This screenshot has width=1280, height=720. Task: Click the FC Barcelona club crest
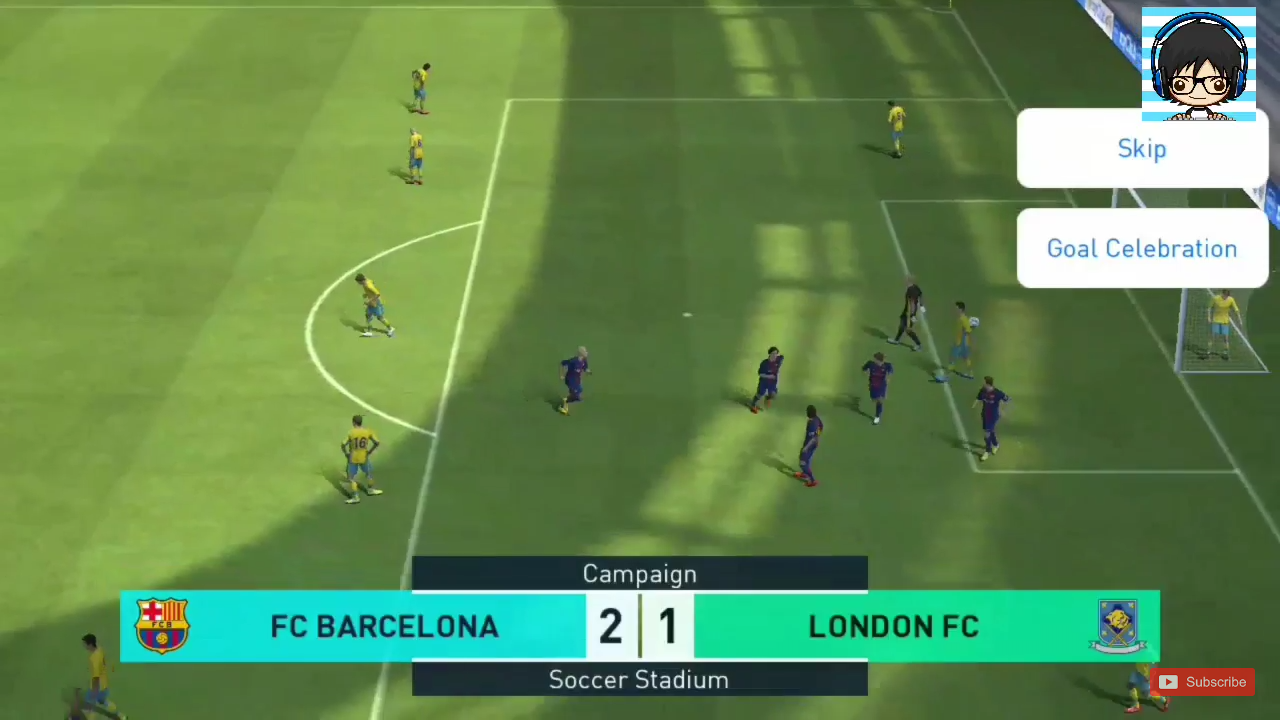pyautogui.click(x=162, y=625)
